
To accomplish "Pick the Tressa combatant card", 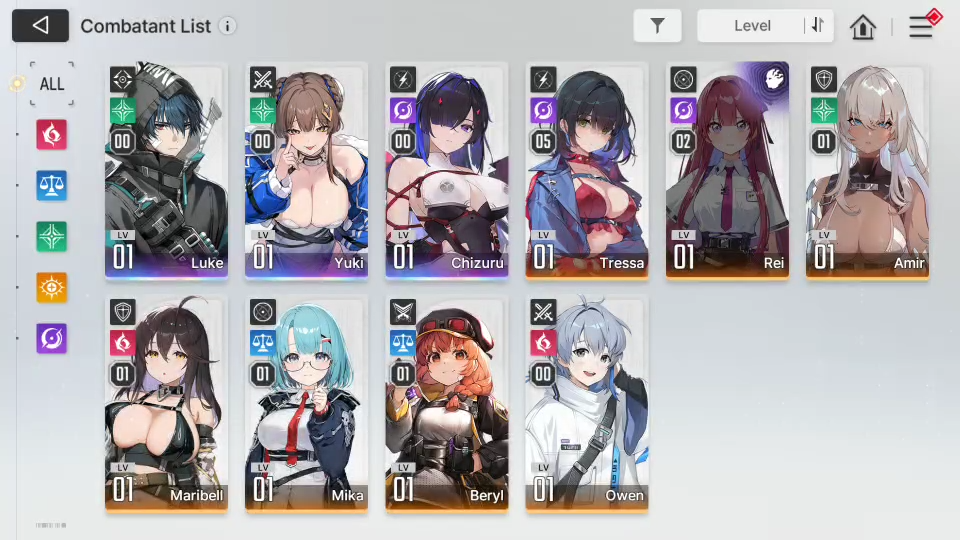I will [587, 170].
